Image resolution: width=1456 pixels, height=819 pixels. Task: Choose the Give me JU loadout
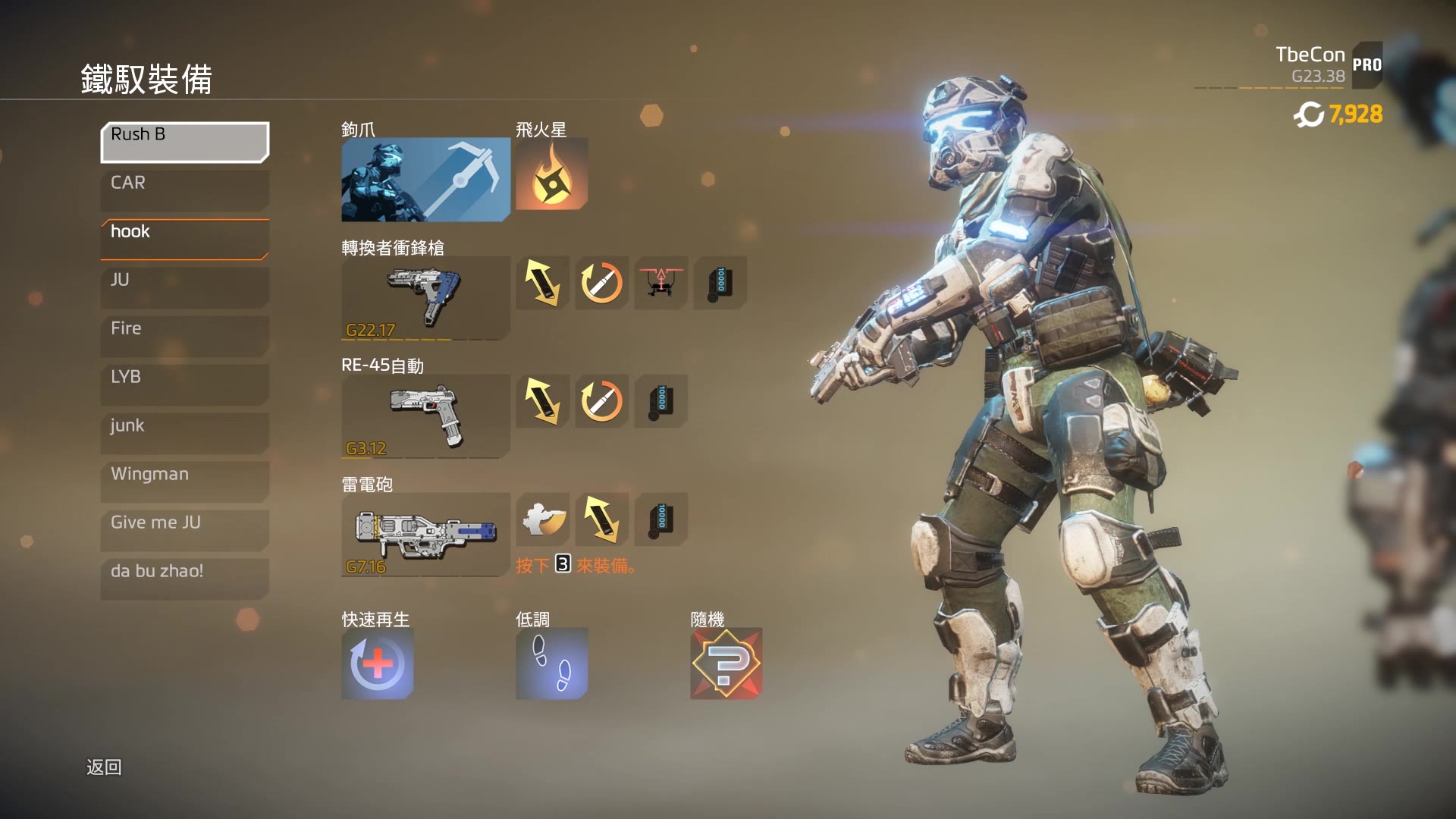tap(184, 530)
